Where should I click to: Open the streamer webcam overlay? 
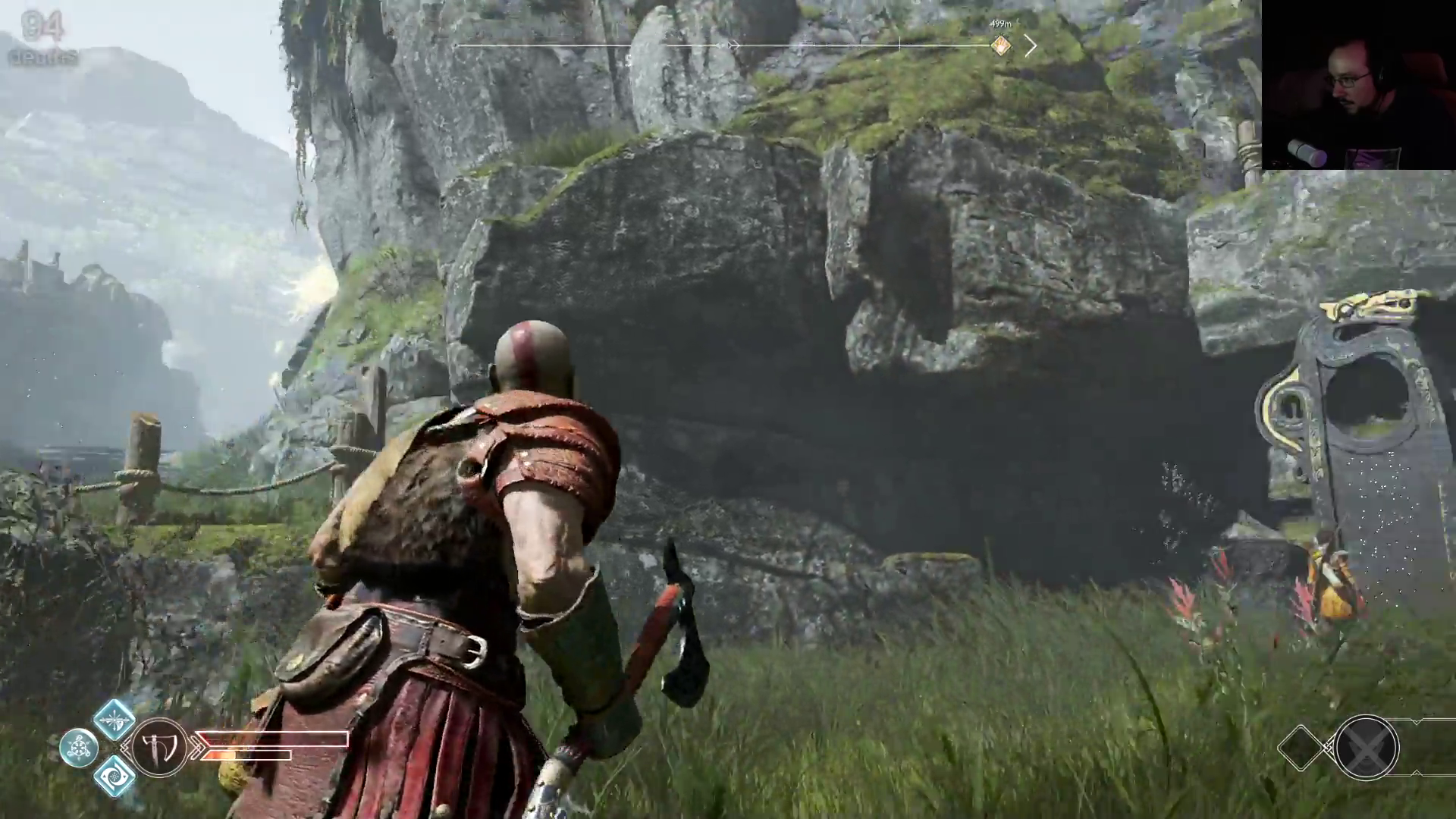(1358, 84)
